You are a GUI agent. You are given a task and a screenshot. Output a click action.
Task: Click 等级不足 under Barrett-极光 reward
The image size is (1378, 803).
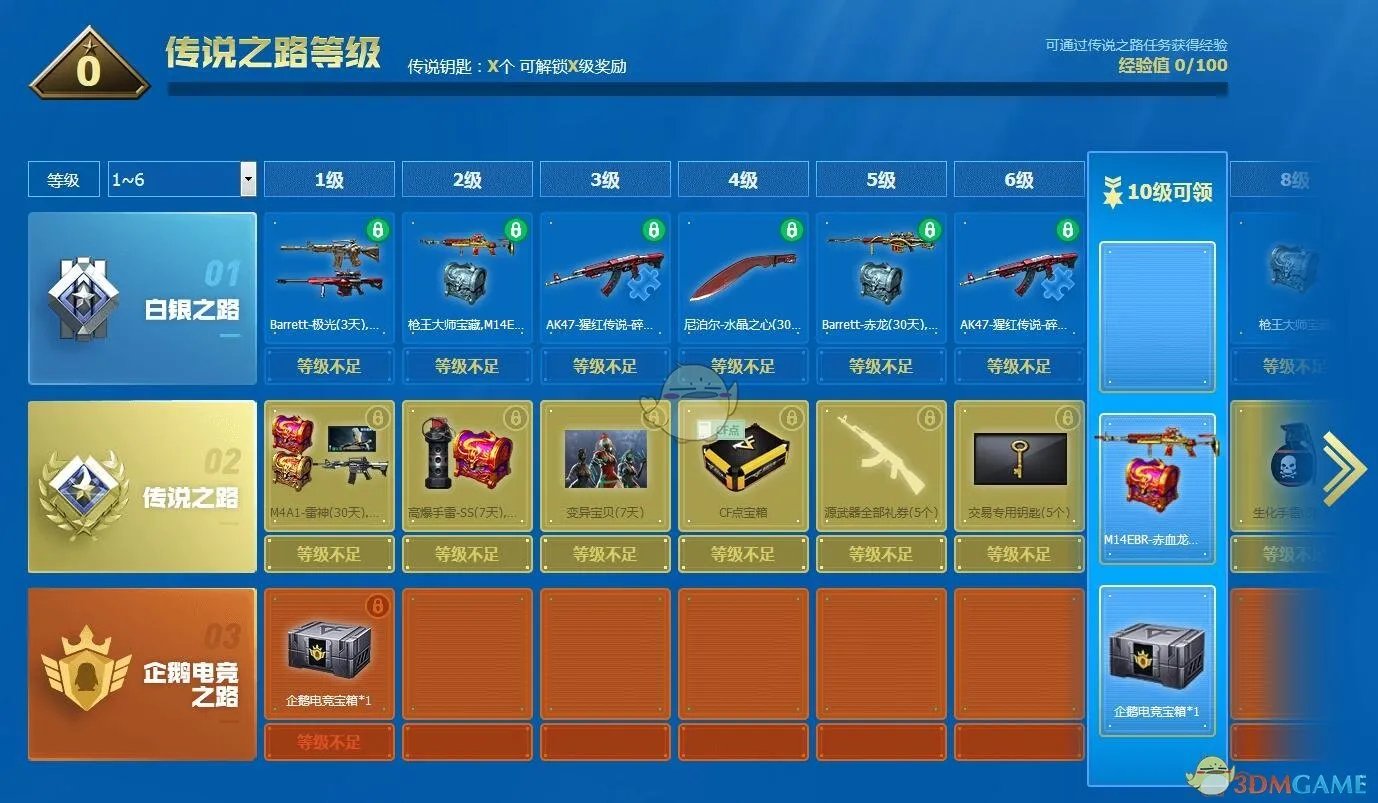coord(329,366)
